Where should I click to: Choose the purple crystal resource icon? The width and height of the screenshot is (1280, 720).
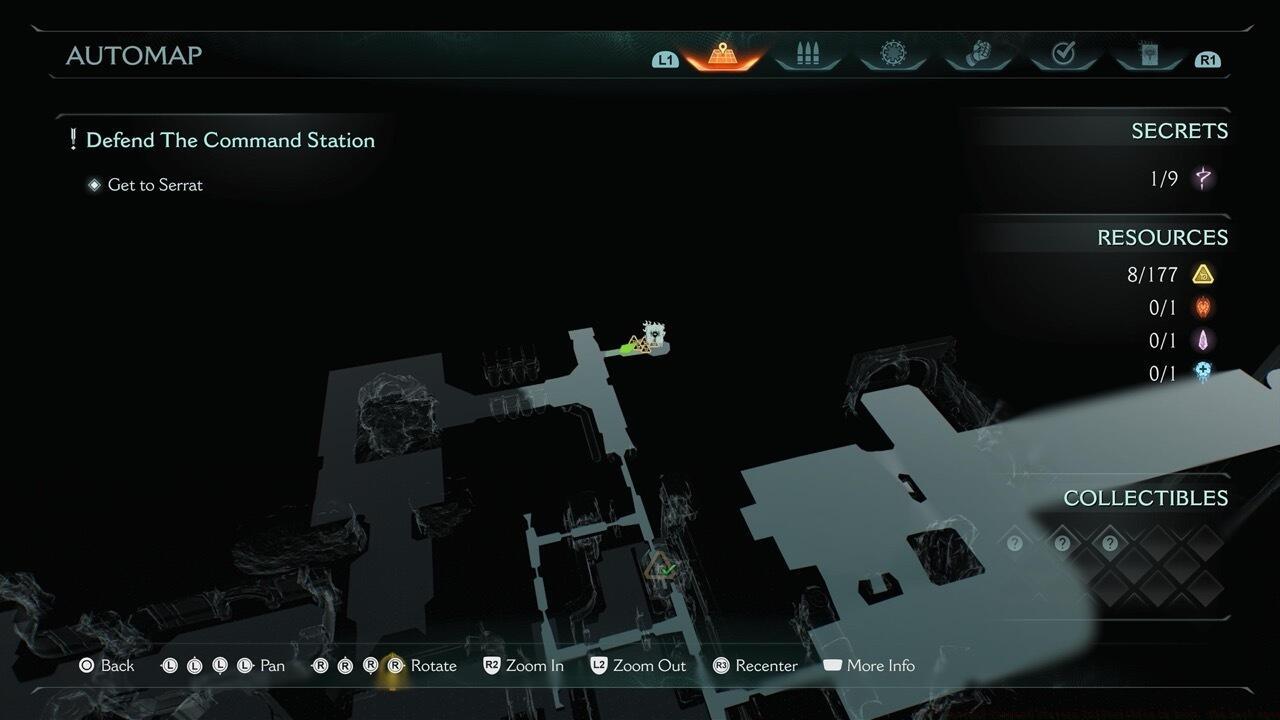(x=1202, y=341)
